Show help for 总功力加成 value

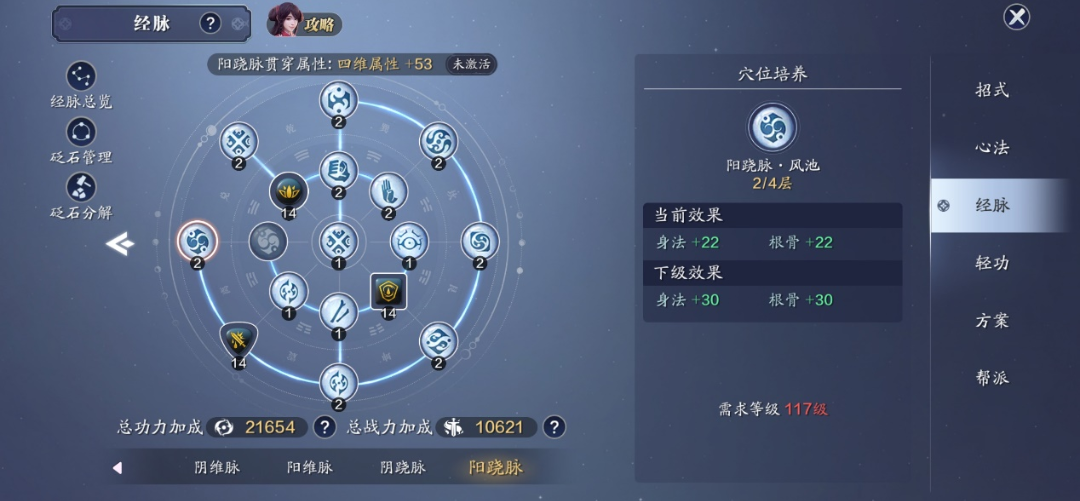324,427
